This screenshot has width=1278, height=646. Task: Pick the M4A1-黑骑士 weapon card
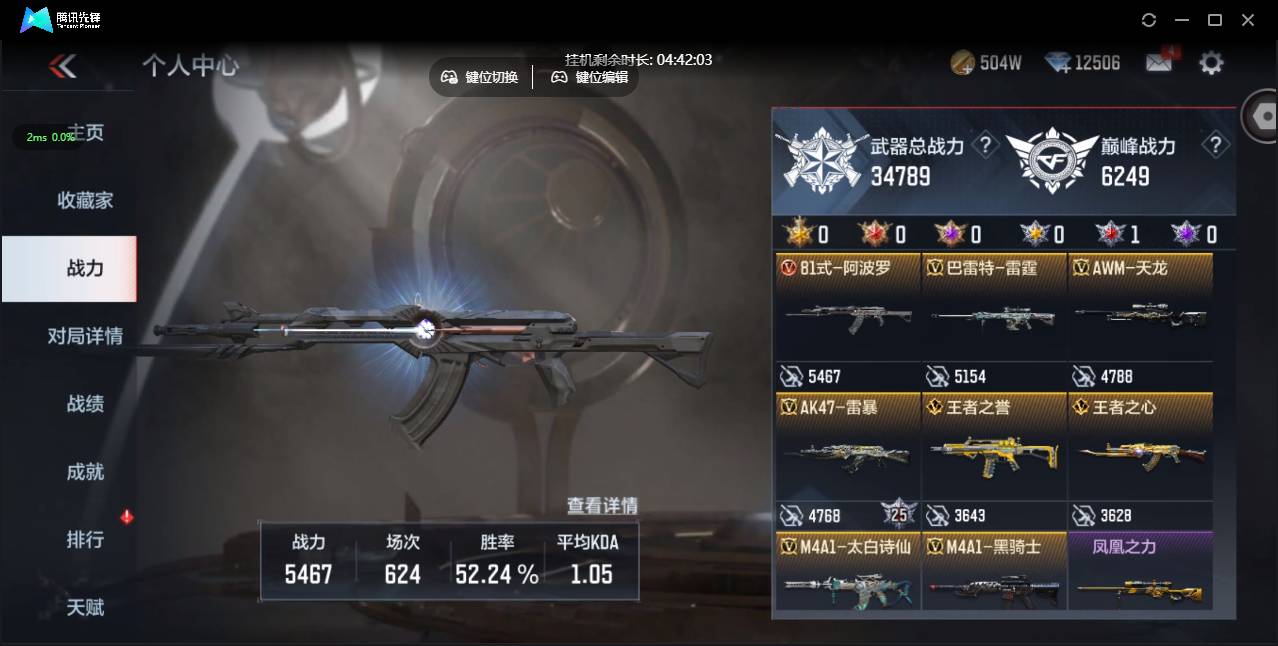point(994,572)
